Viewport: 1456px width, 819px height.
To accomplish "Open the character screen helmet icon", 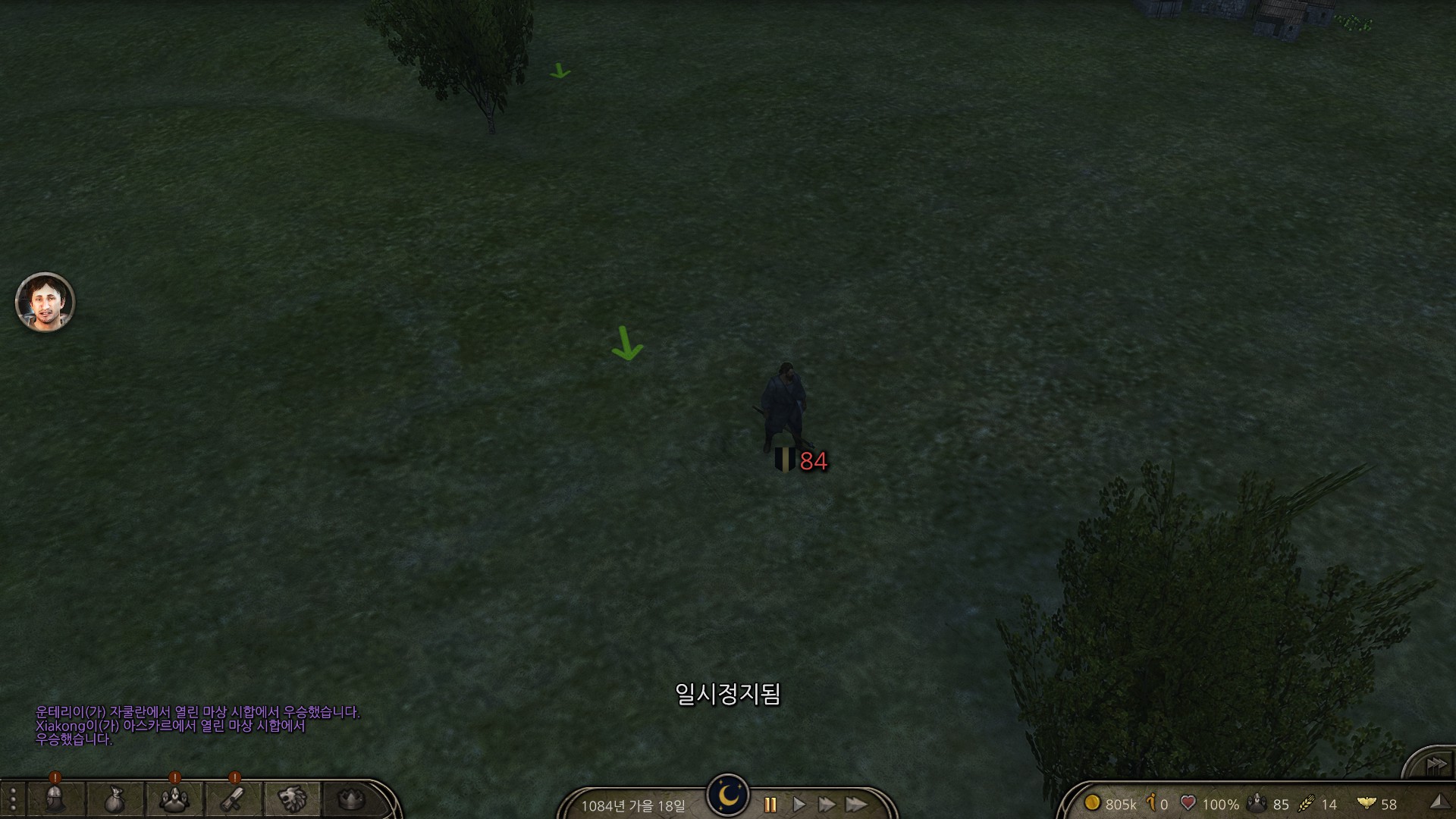I will click(56, 799).
